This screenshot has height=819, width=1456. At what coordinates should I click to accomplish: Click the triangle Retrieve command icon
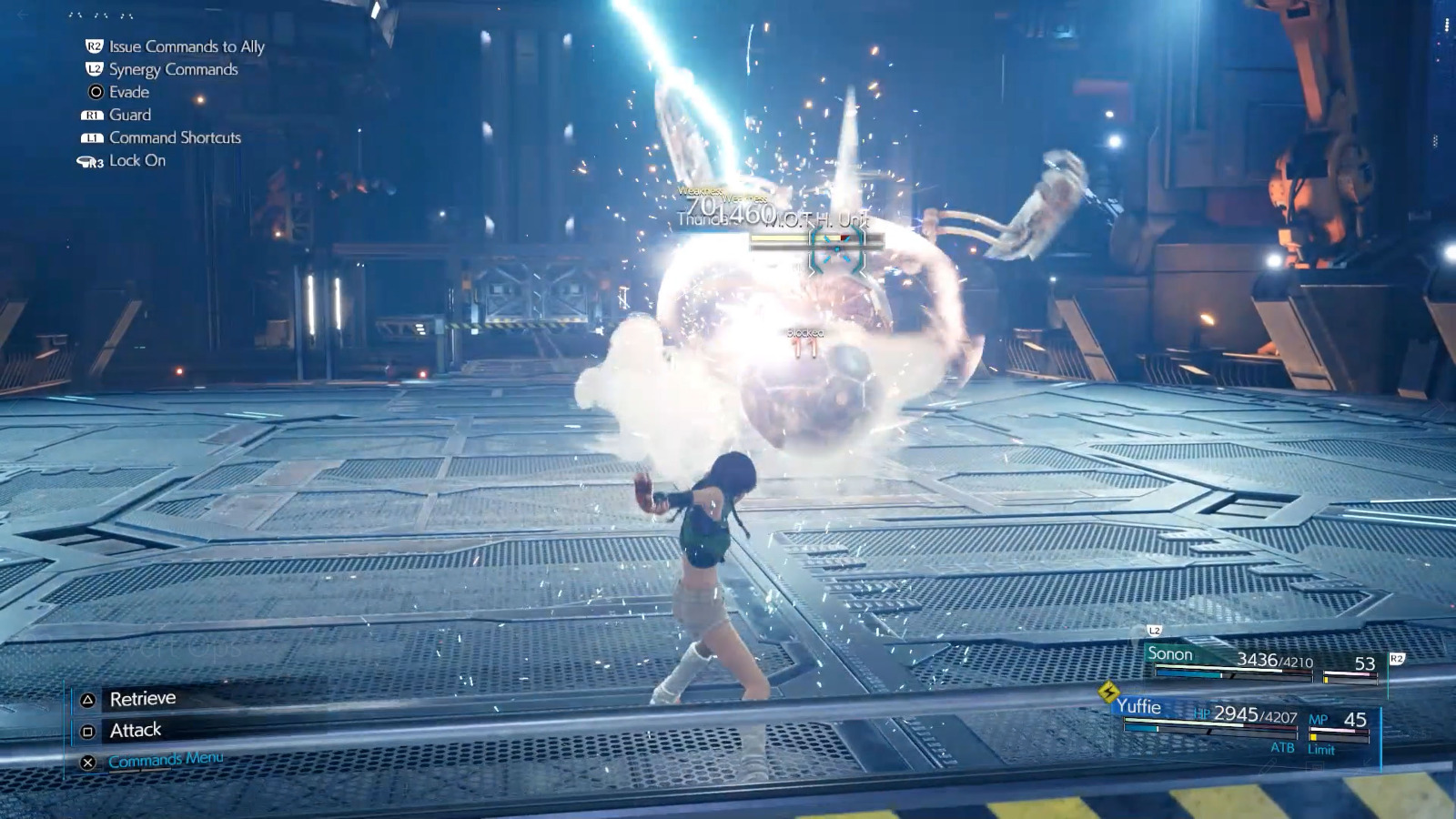point(86,698)
